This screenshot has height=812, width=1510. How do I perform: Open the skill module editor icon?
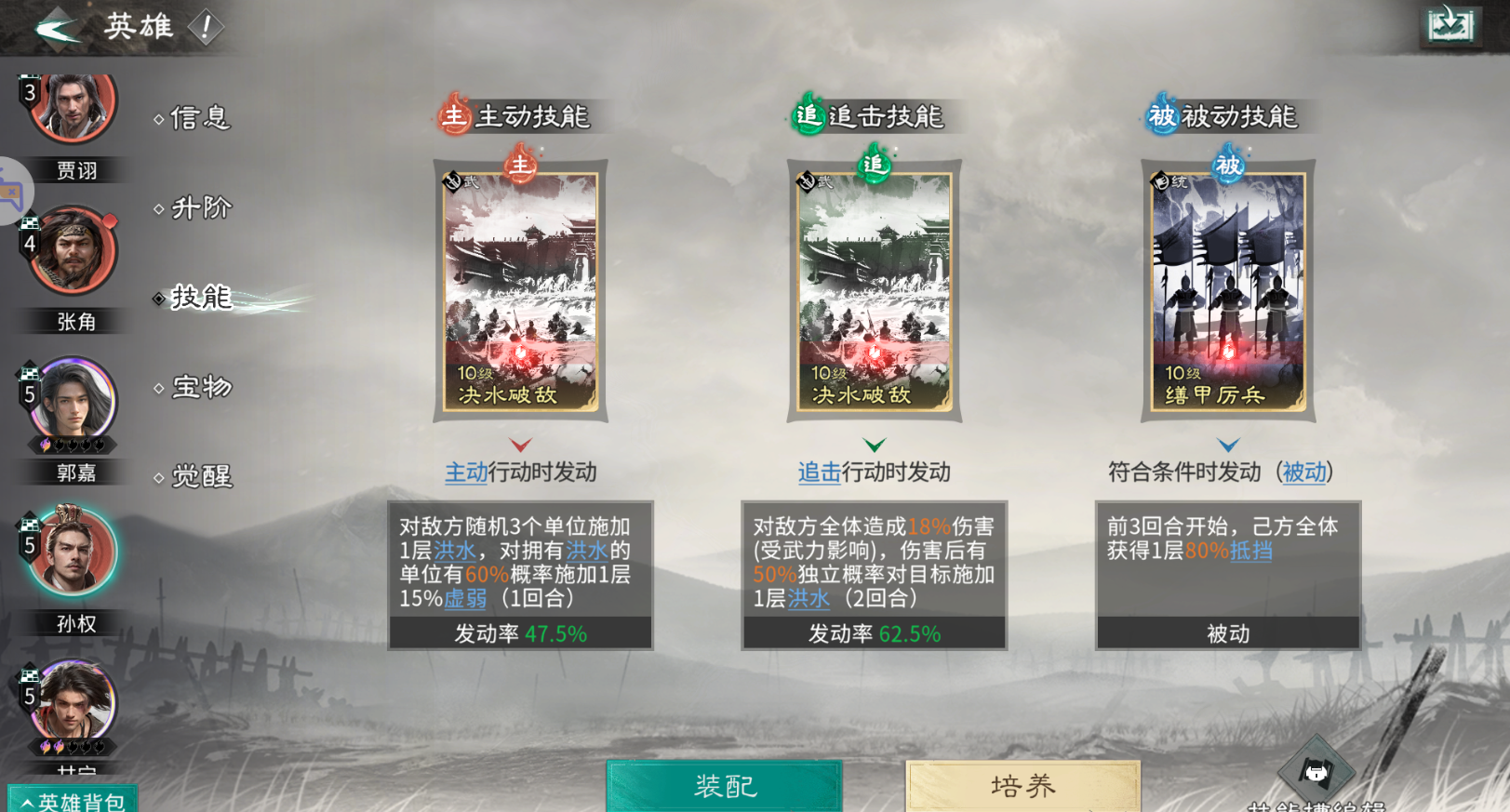click(1317, 769)
